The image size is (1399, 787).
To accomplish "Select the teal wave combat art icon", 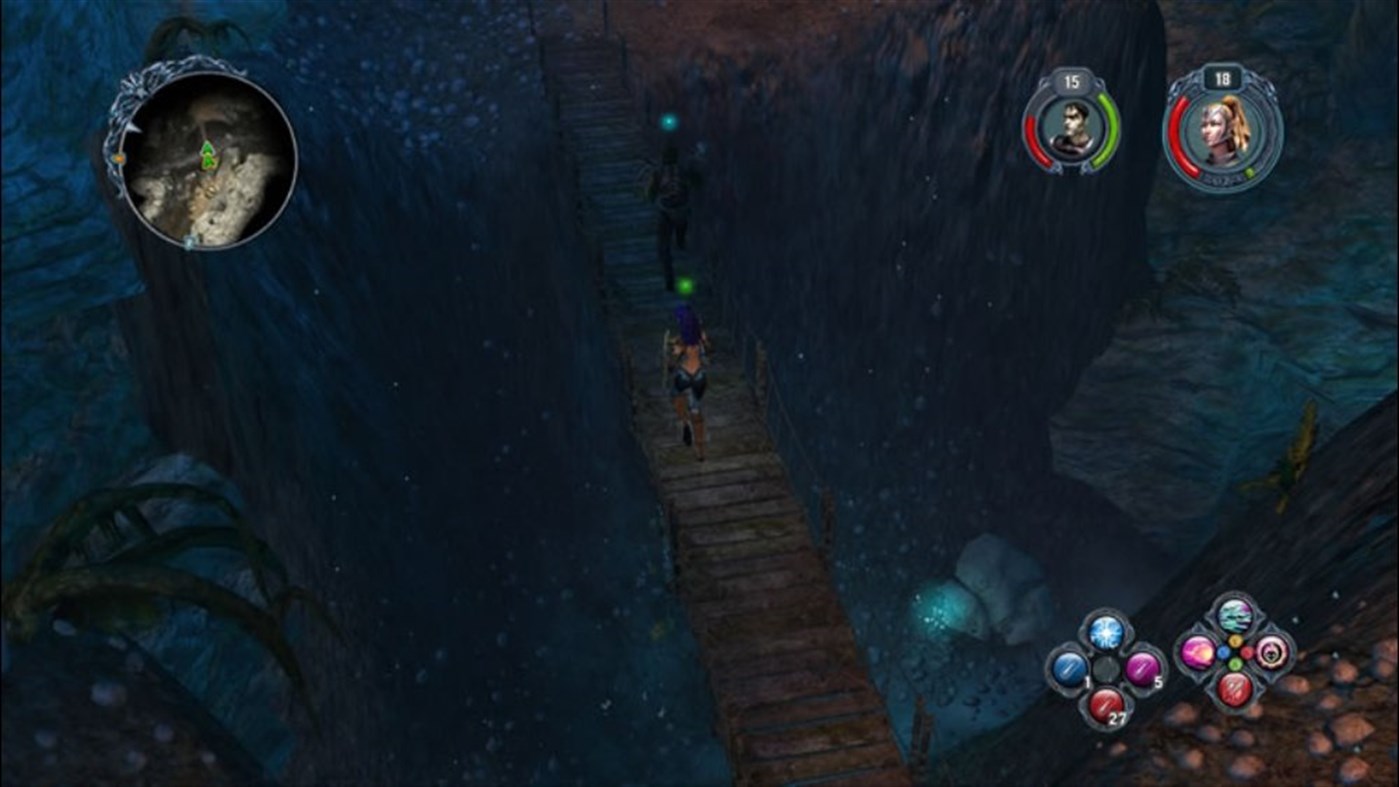I will click(x=1234, y=617).
